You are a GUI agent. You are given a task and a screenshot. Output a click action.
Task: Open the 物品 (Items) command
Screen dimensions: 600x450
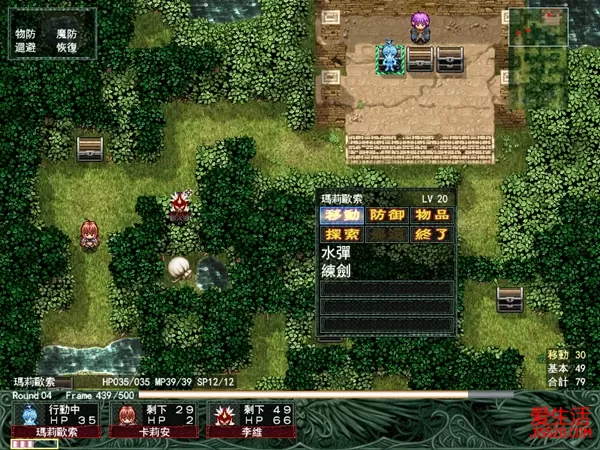tap(431, 215)
